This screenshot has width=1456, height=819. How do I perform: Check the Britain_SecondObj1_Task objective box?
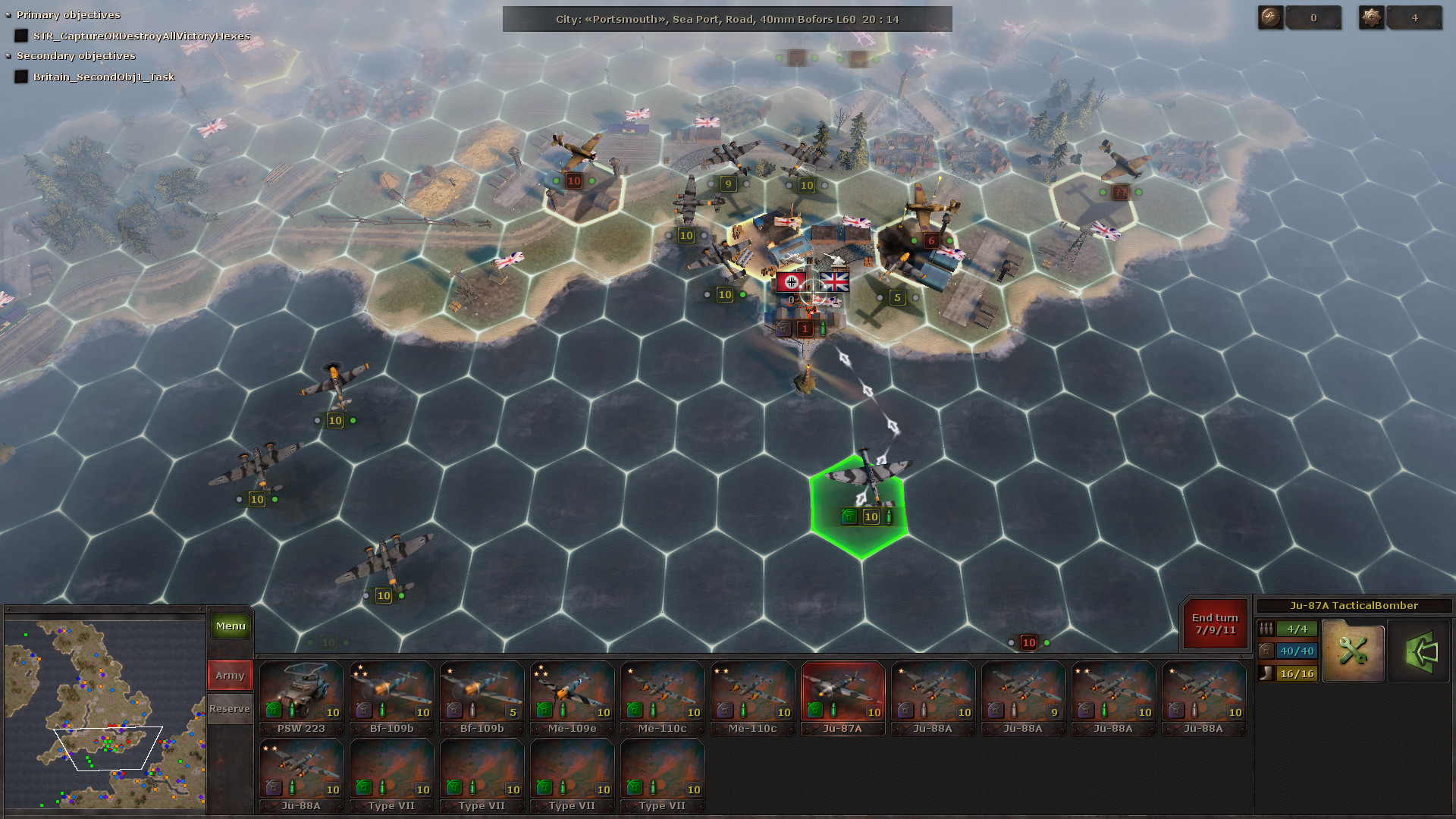click(x=20, y=77)
